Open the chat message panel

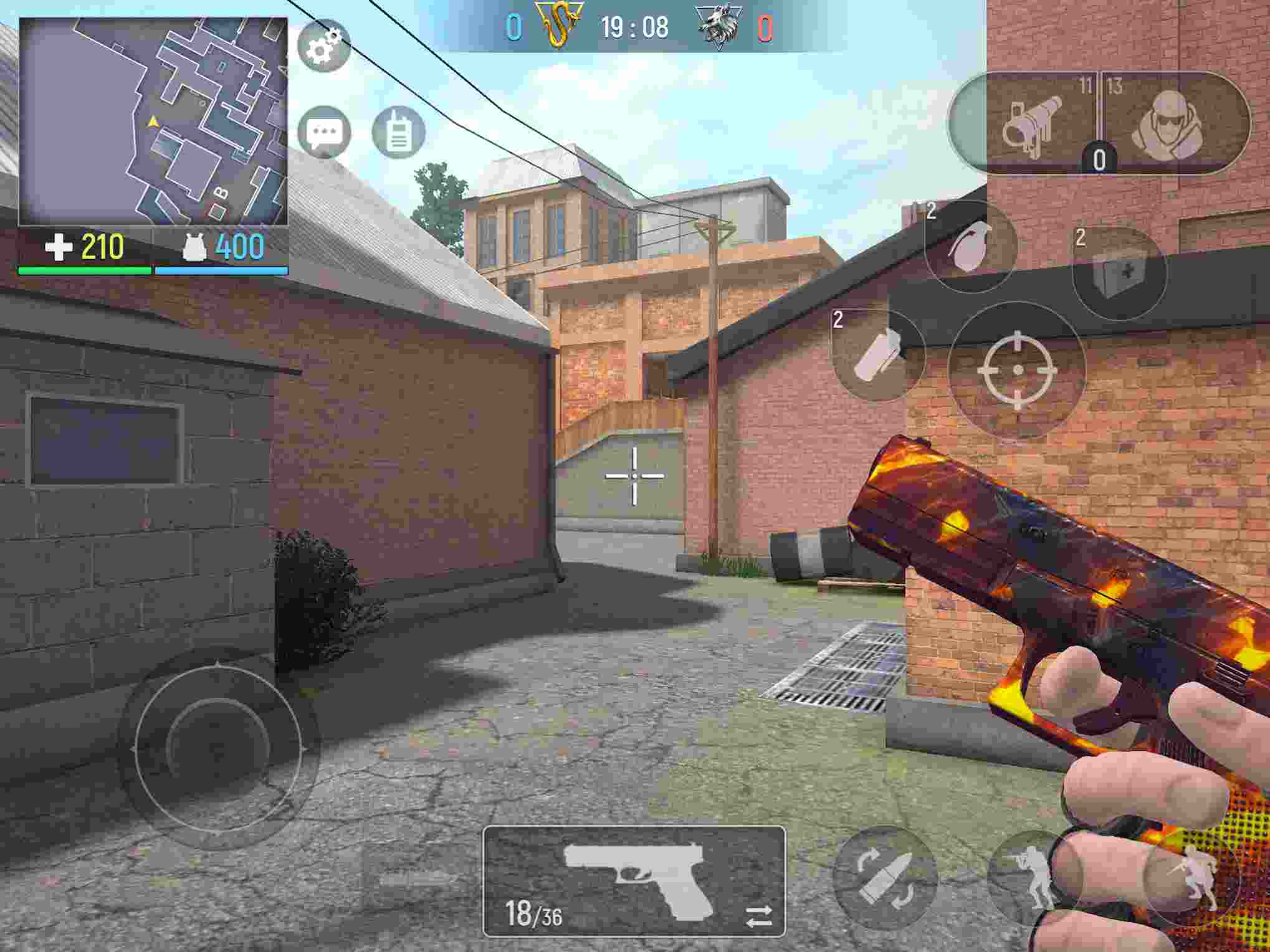pyautogui.click(x=324, y=130)
